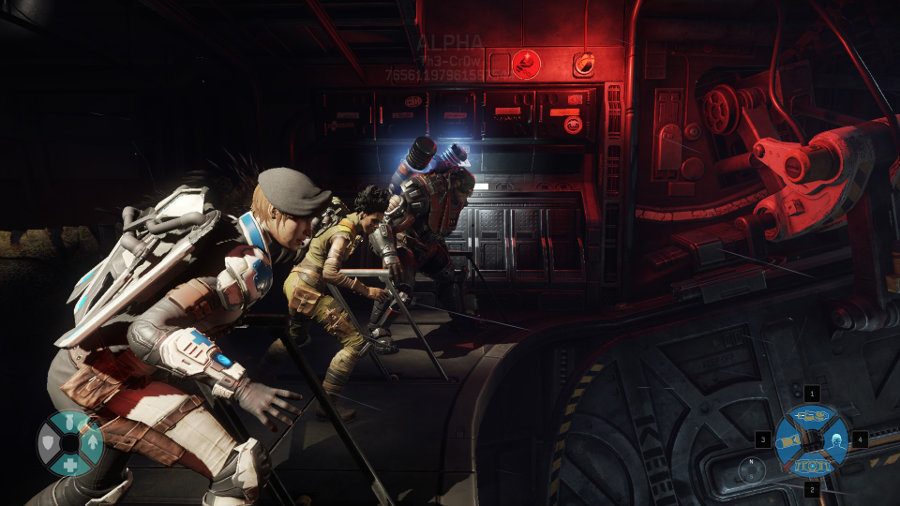Select the shield icon on the left wheel
The height and width of the screenshot is (506, 900).
click(x=48, y=441)
